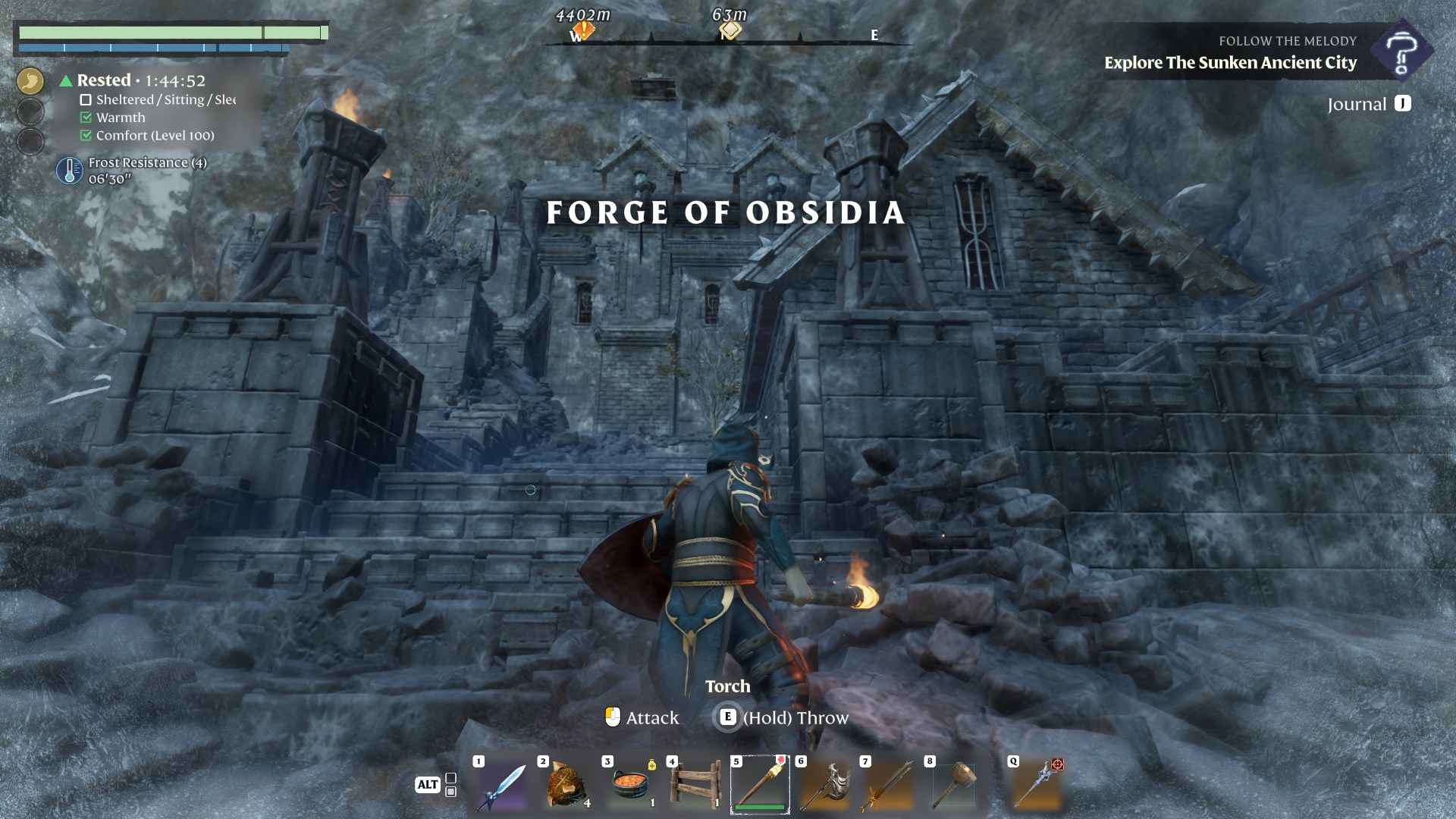Image resolution: width=1456 pixels, height=819 pixels.
Task: Select the blue sword hotbar slot
Action: pyautogui.click(x=501, y=786)
